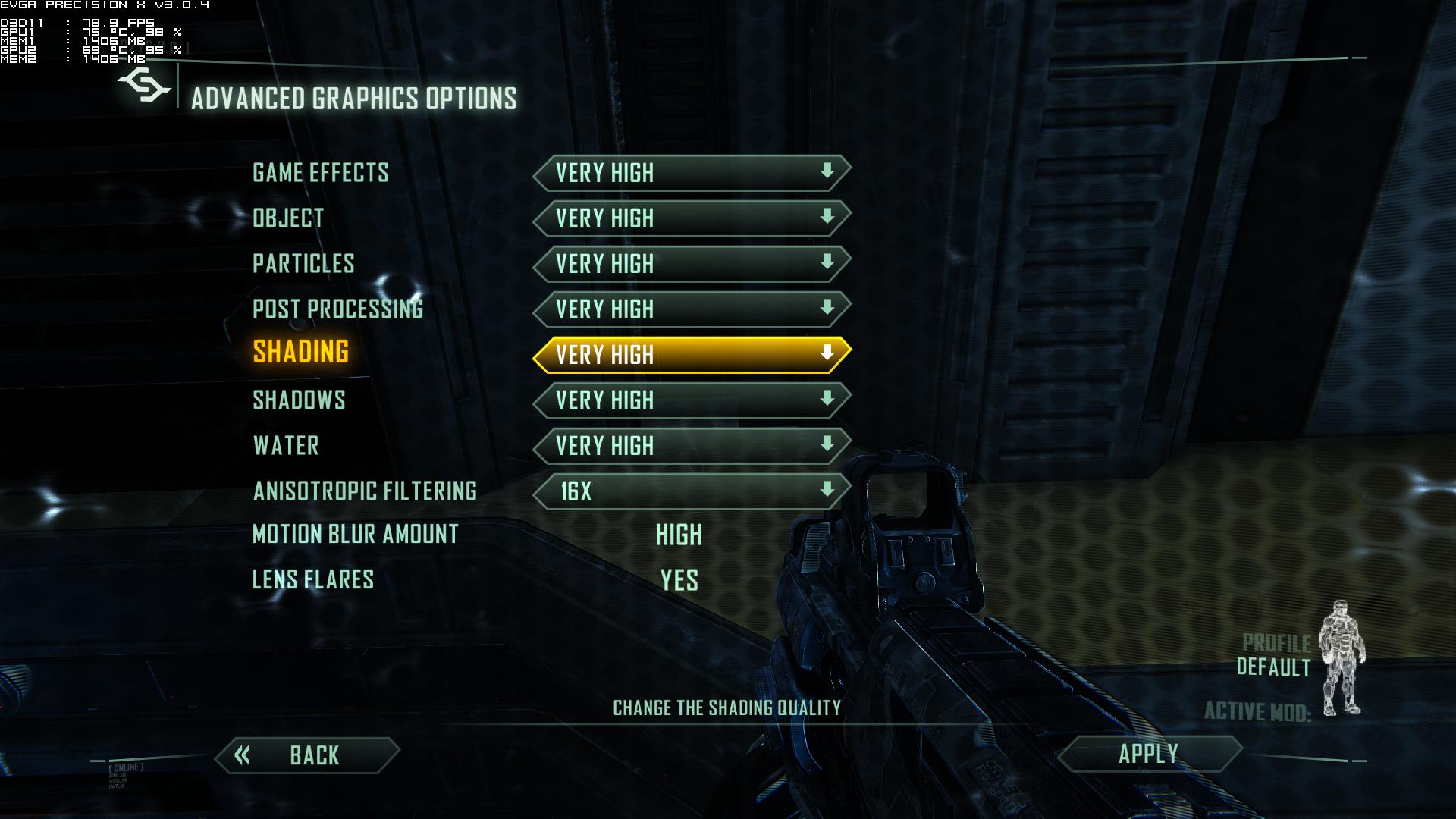The height and width of the screenshot is (819, 1456).
Task: Apply the graphics settings
Action: 1149,754
